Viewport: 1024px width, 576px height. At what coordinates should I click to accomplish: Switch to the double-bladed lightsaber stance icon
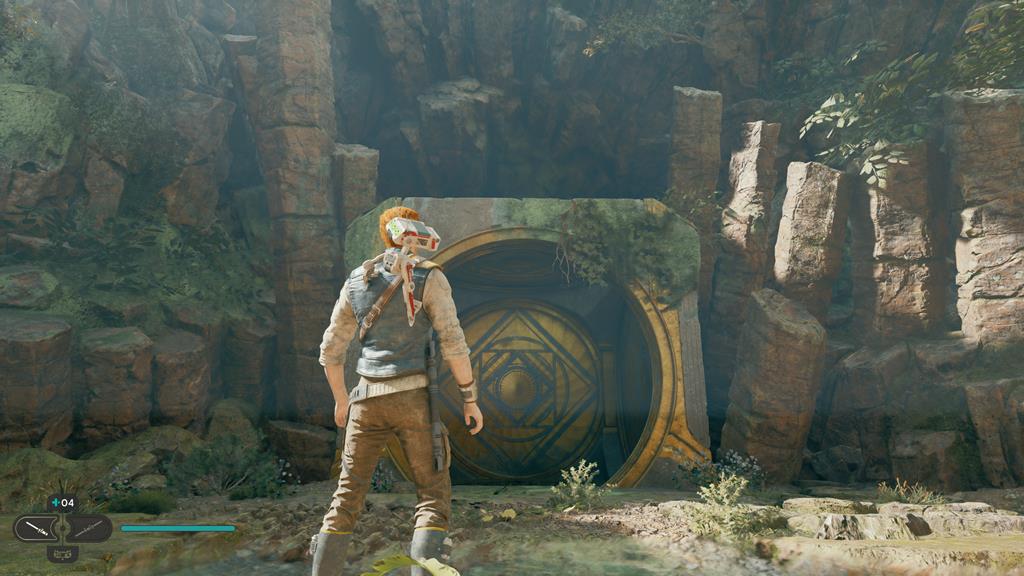[x=87, y=527]
